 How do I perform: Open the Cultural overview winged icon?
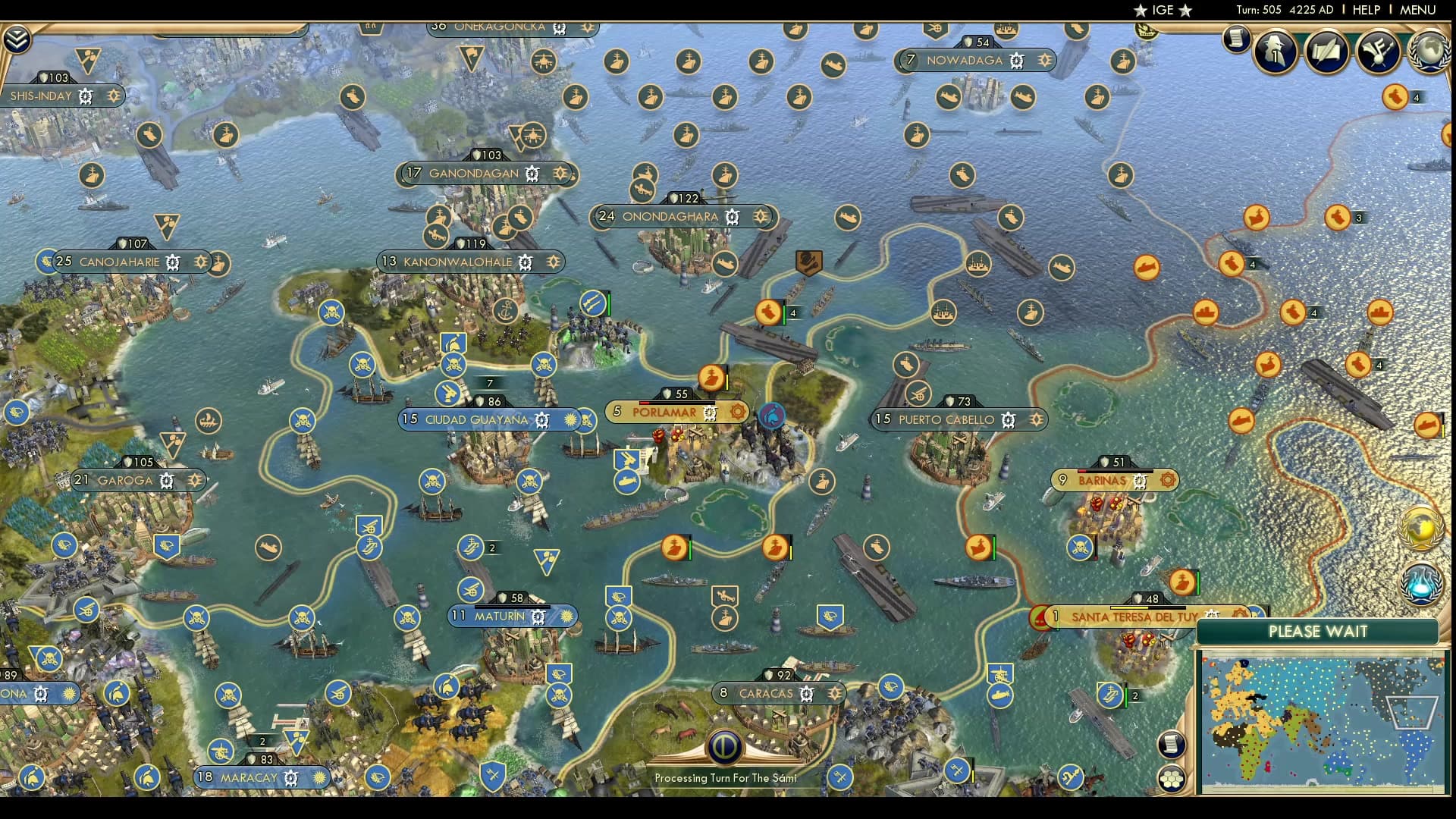pos(1379,52)
